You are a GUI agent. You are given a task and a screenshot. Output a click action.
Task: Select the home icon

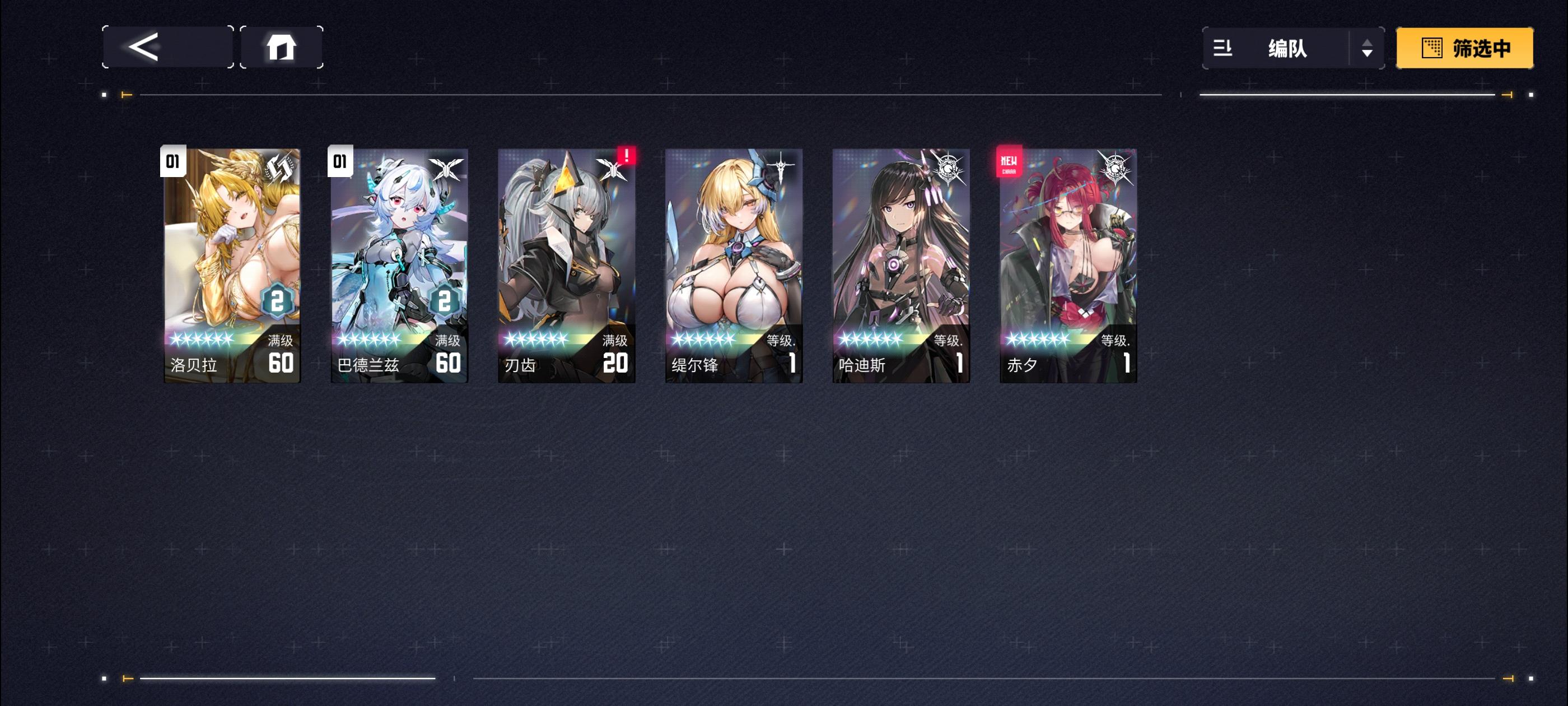(282, 48)
